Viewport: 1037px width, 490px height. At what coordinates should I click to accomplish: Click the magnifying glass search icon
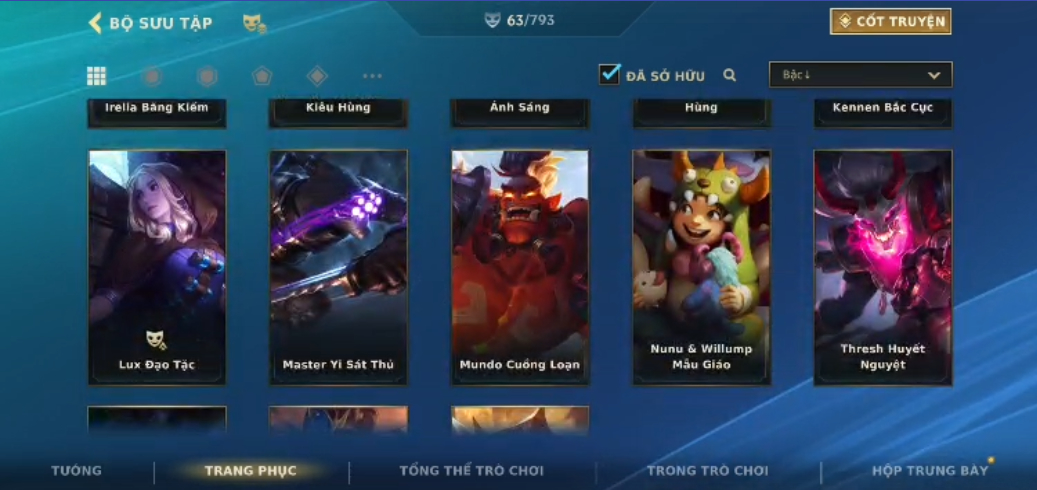click(x=730, y=75)
